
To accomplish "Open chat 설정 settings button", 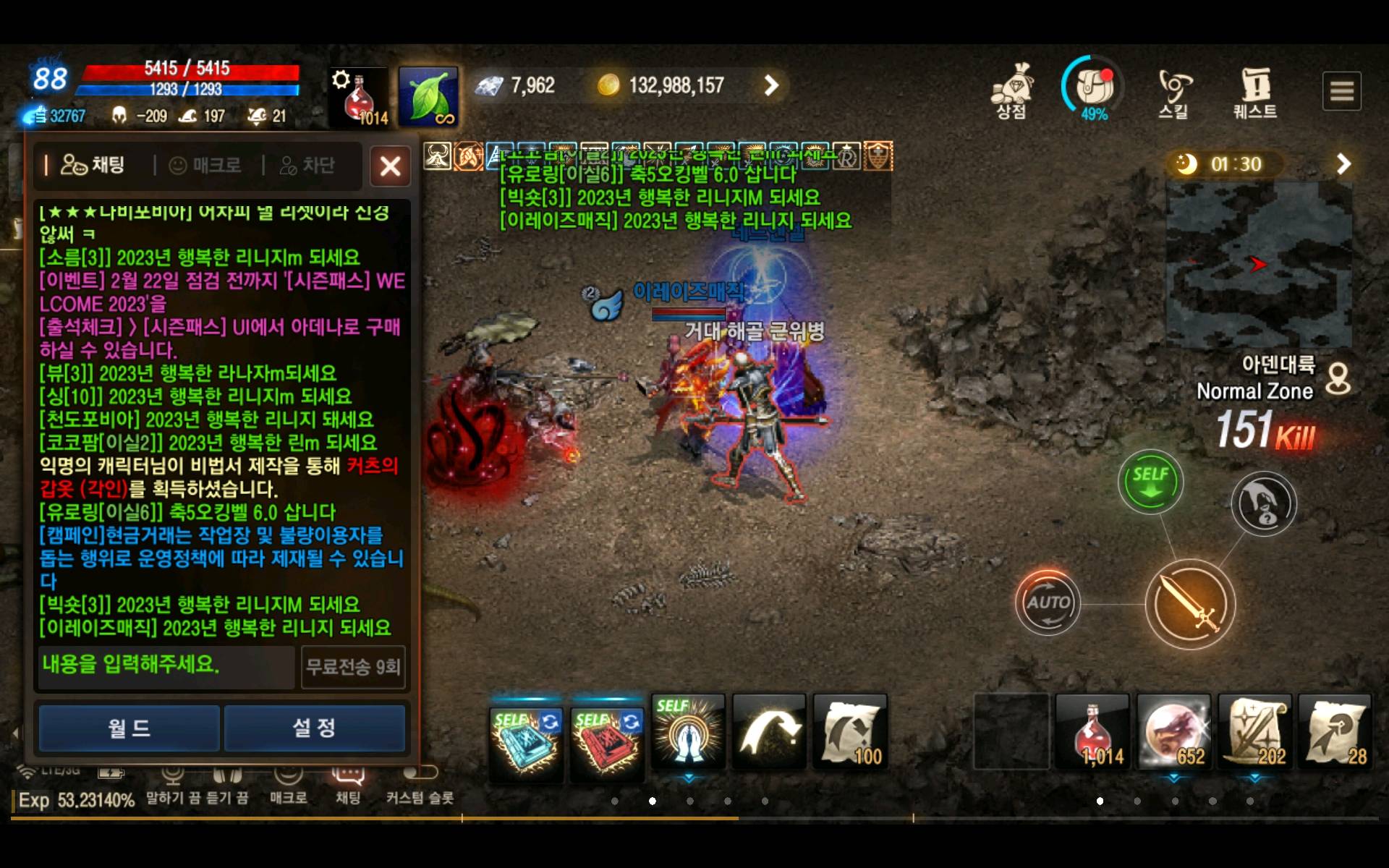I will click(x=314, y=728).
